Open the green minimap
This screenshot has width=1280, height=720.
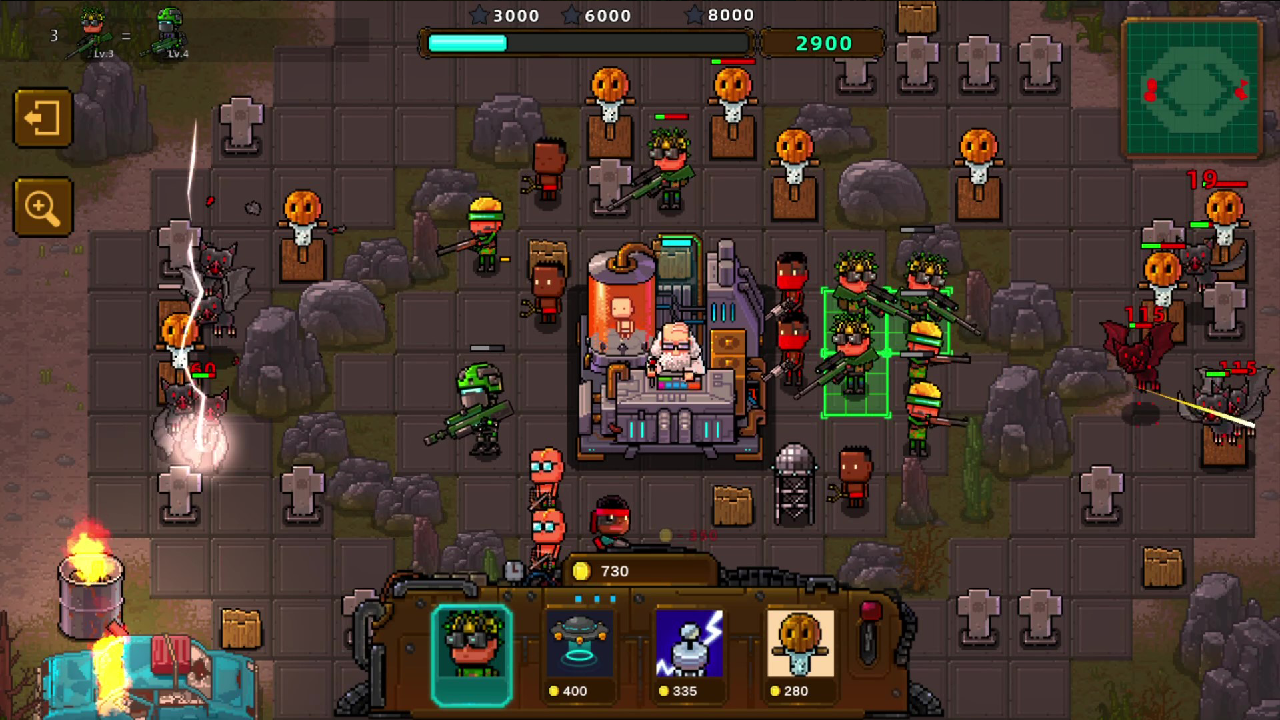coord(1193,89)
